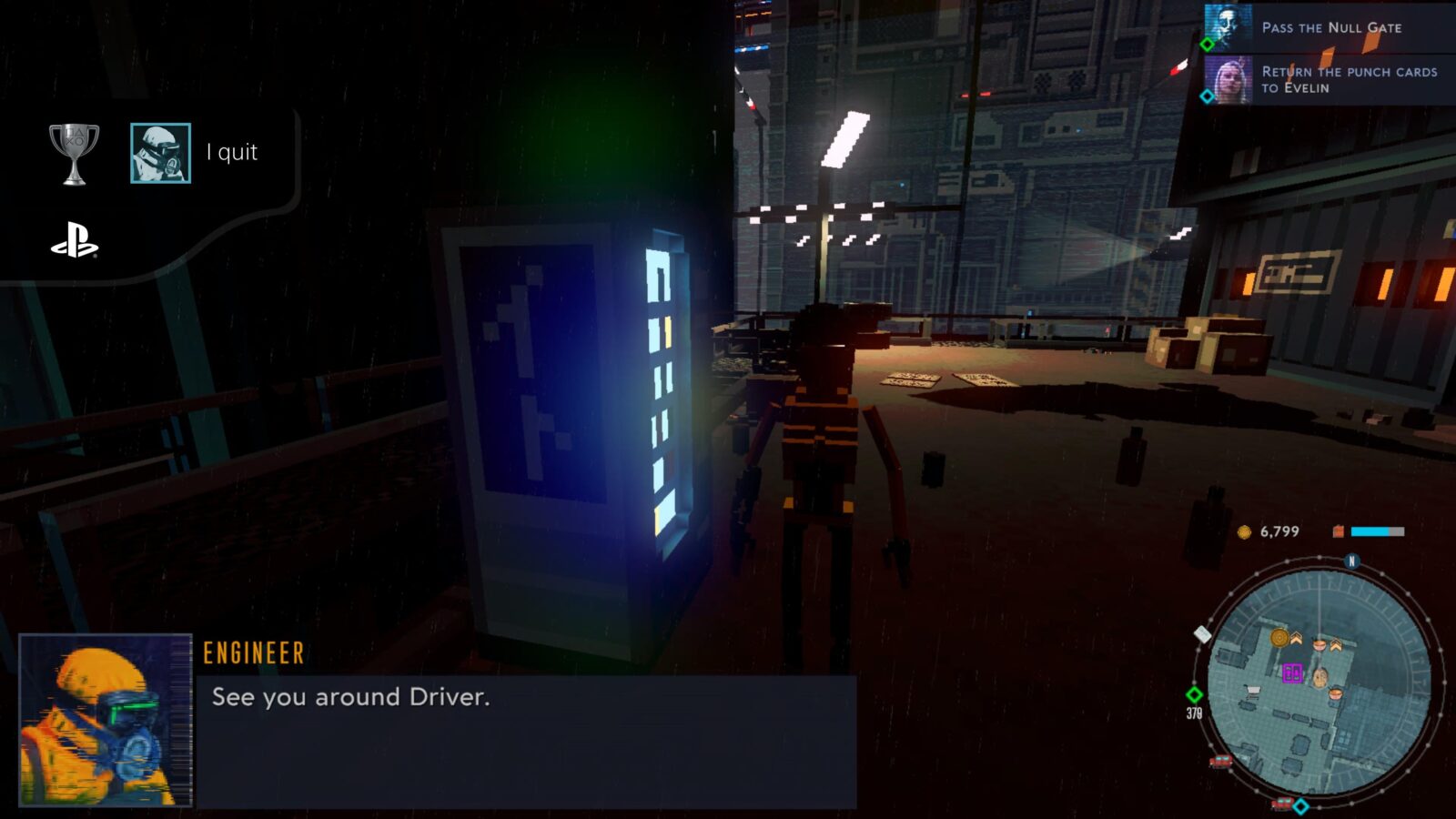Click the north compass indicator on minimap
Viewport: 1456px width, 819px height.
[x=1351, y=561]
